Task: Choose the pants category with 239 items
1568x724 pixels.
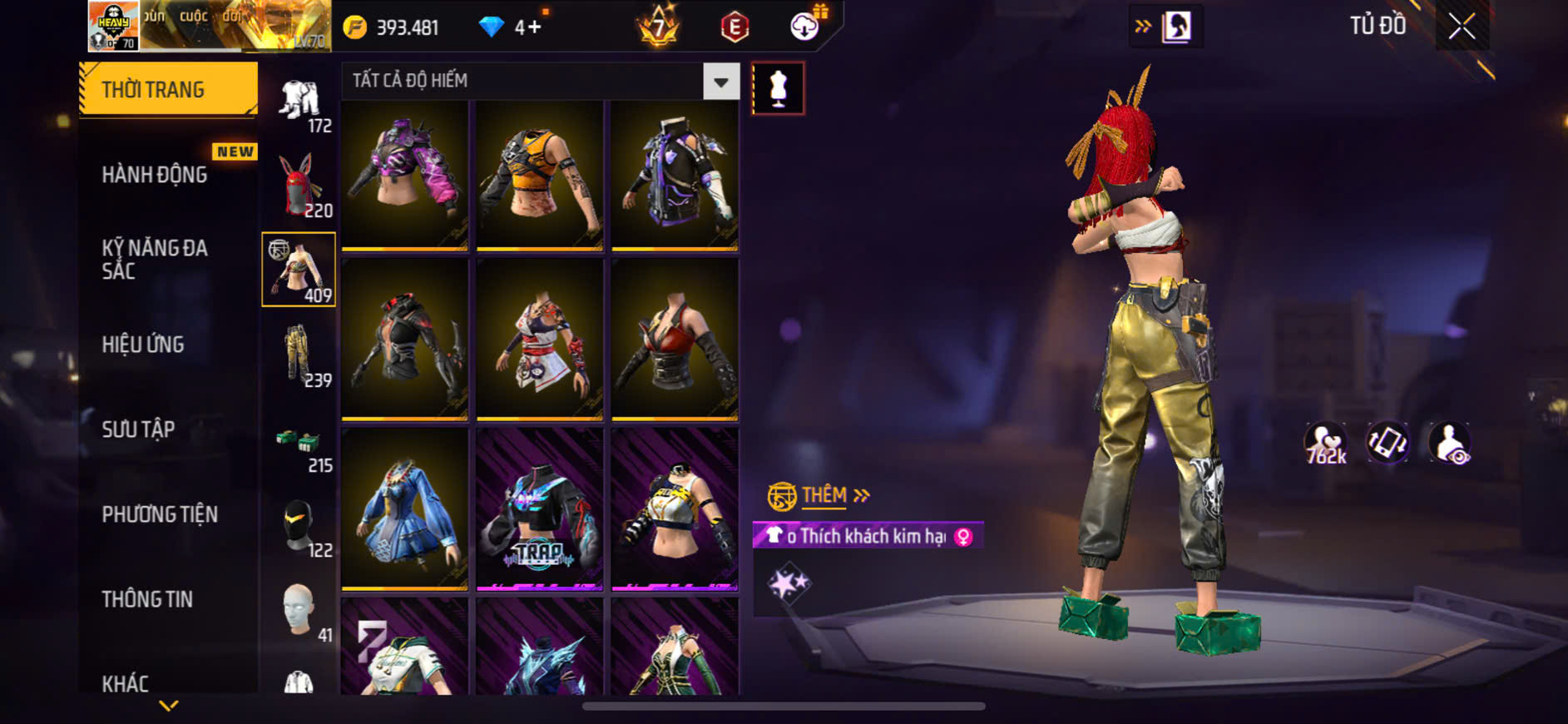Action: pos(298,355)
